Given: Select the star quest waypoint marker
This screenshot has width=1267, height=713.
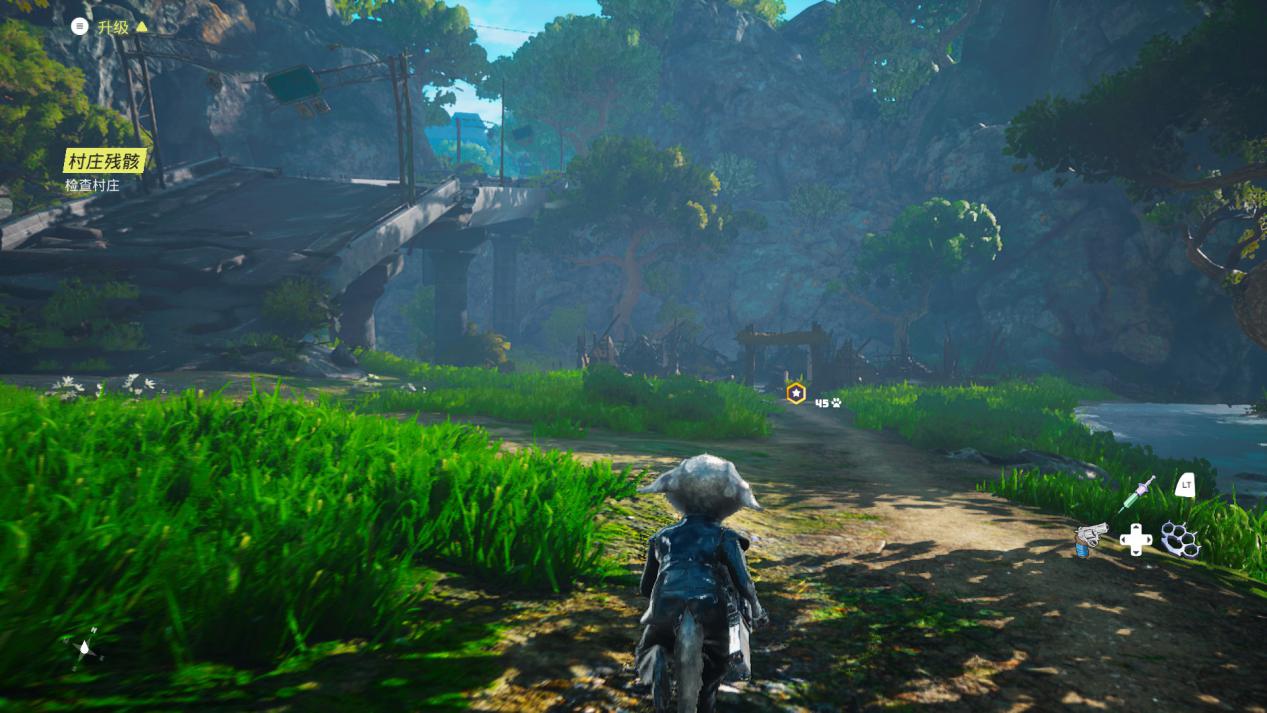Looking at the screenshot, I should point(796,394).
